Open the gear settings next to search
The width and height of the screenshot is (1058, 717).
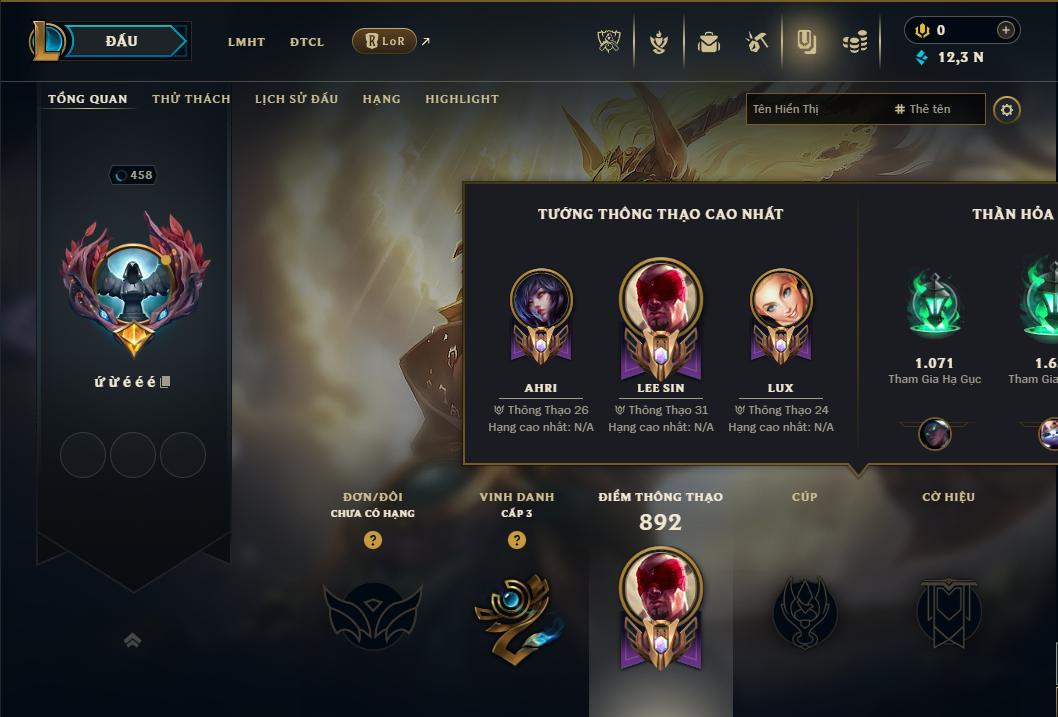pyautogui.click(x=1007, y=109)
